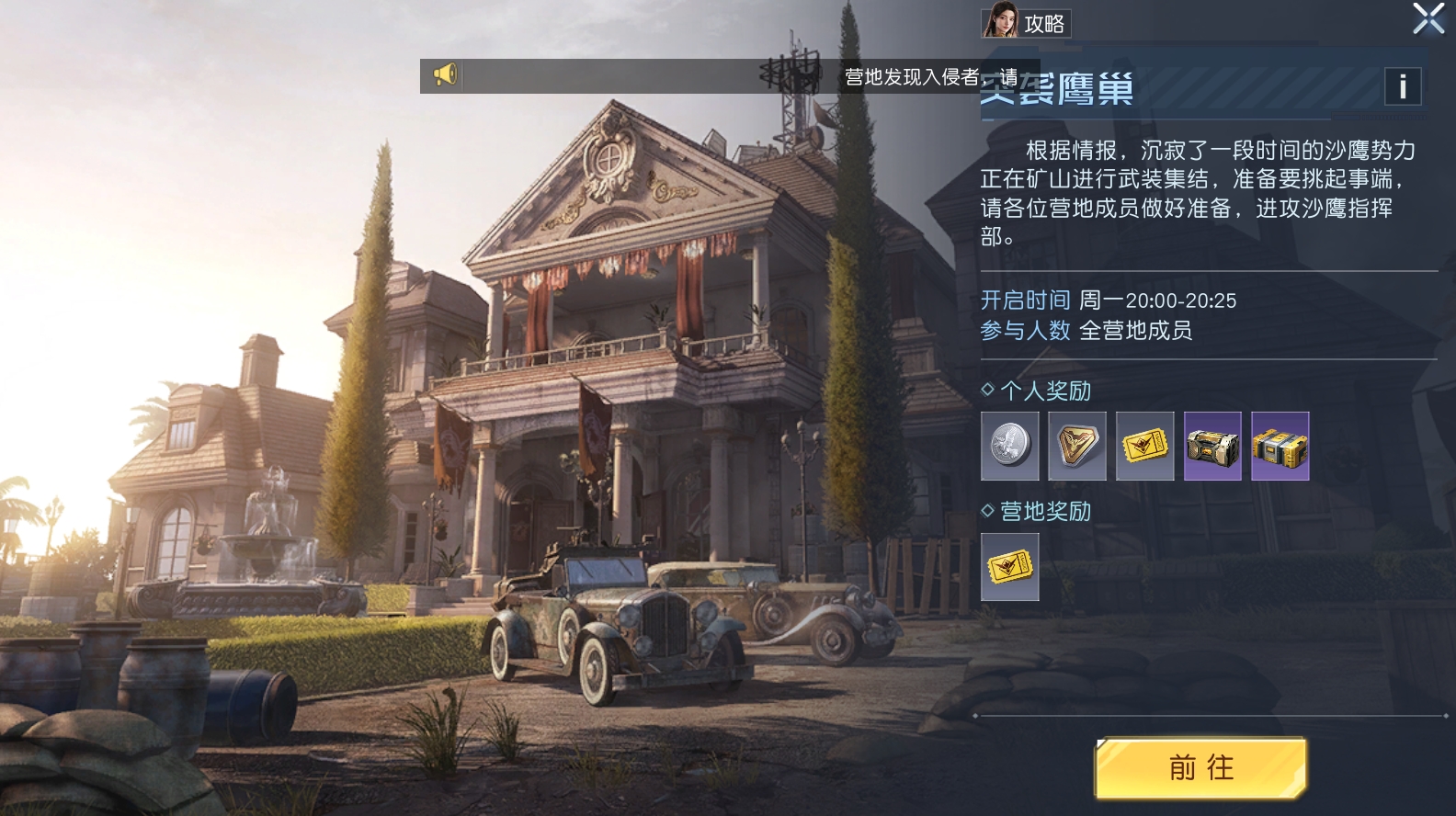Inspect the gold ticket personal reward

[1144, 446]
